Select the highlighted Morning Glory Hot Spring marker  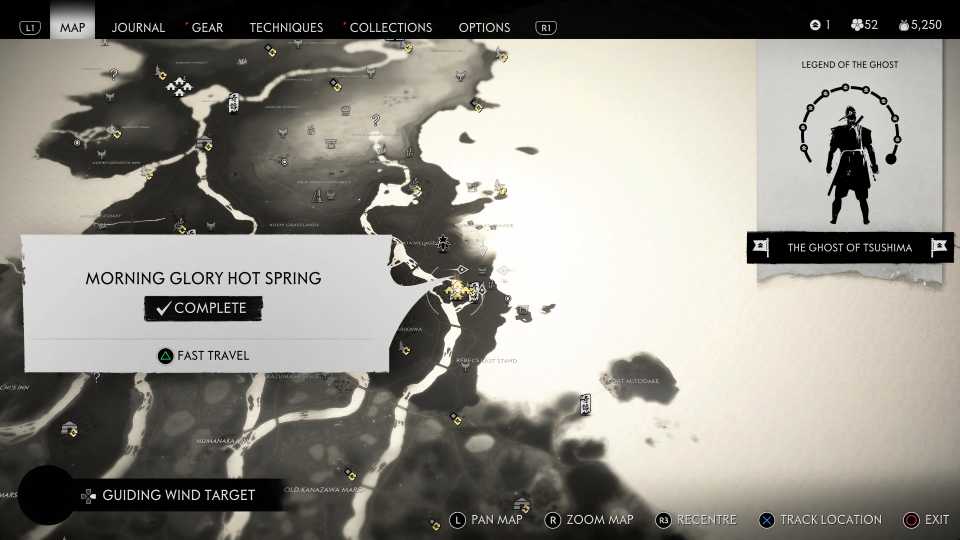(459, 290)
